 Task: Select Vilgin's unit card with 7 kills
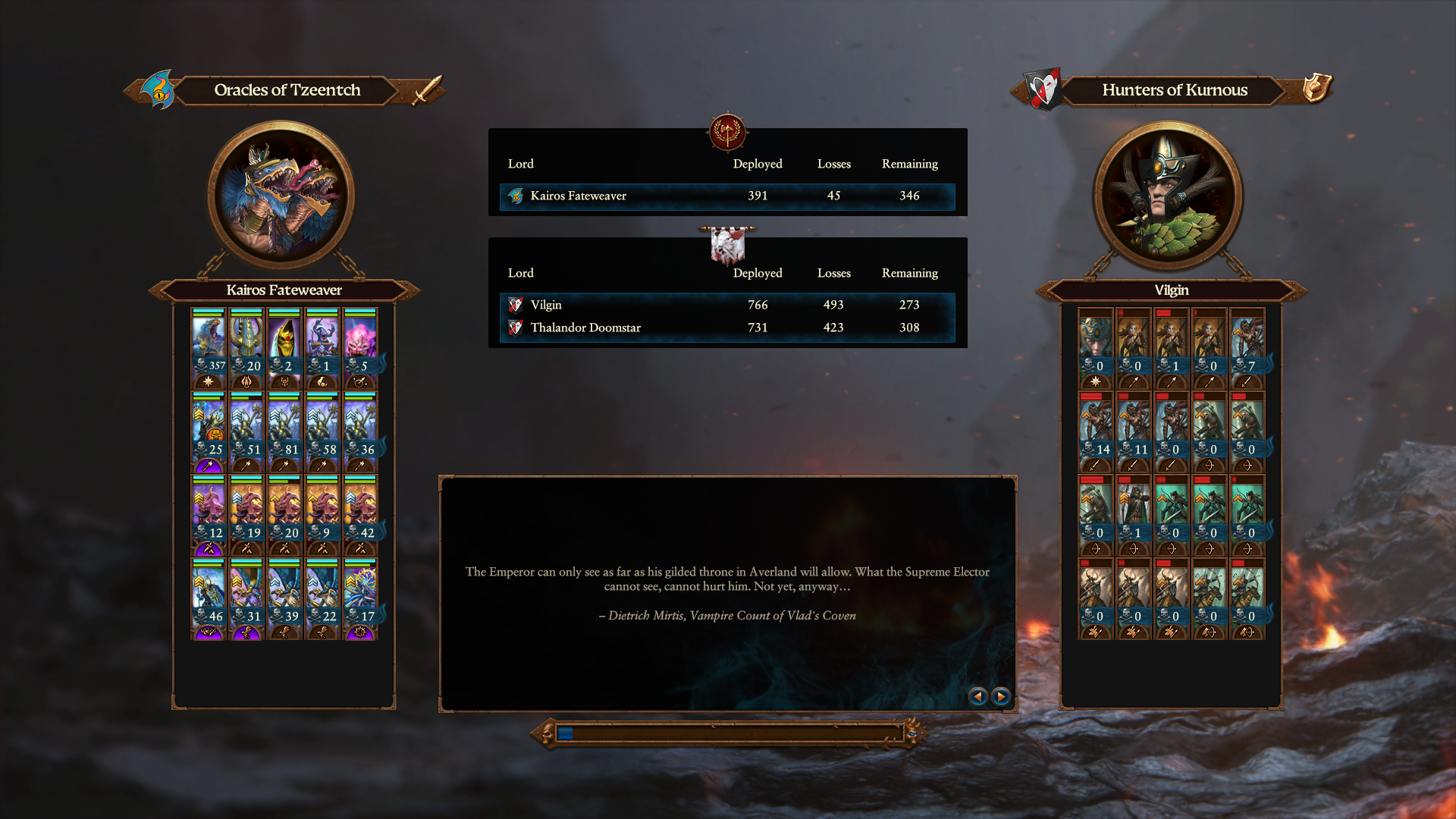[1247, 347]
